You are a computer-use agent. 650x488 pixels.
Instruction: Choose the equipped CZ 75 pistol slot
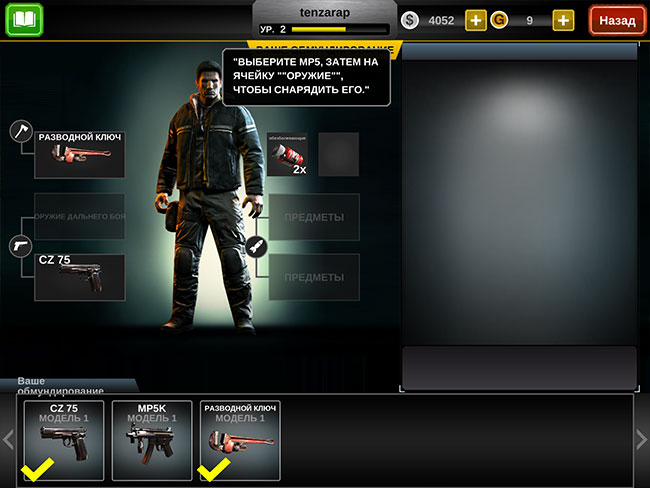coord(80,276)
